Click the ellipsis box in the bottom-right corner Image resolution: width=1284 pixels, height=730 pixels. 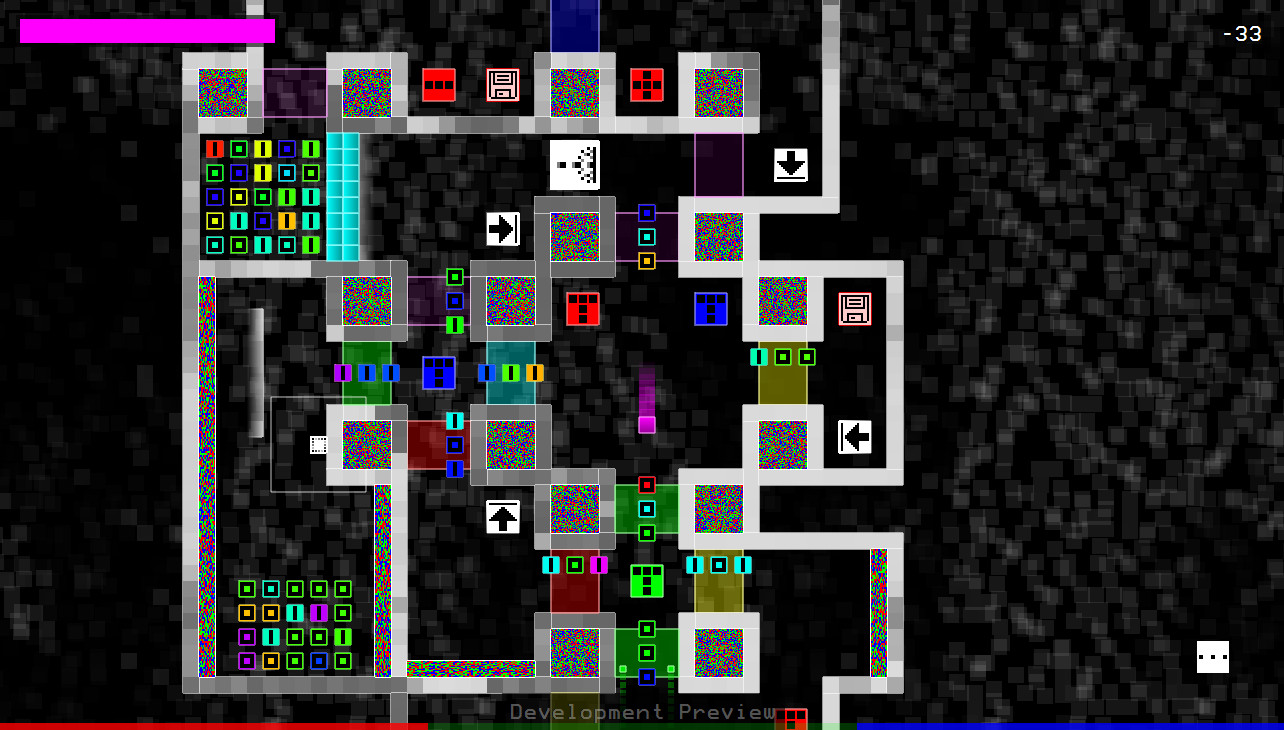point(1212,657)
